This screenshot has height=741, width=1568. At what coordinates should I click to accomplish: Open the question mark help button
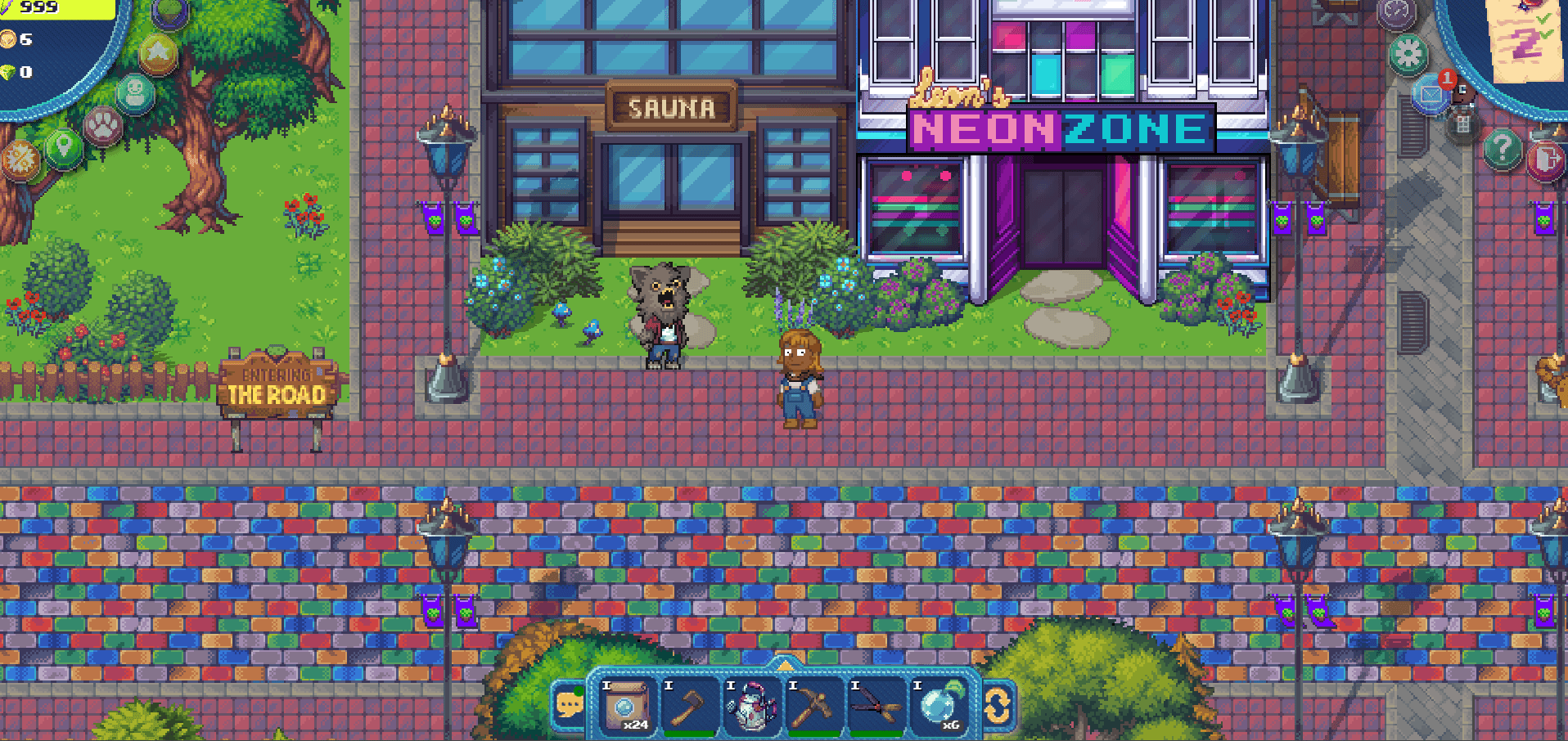pyautogui.click(x=1502, y=149)
